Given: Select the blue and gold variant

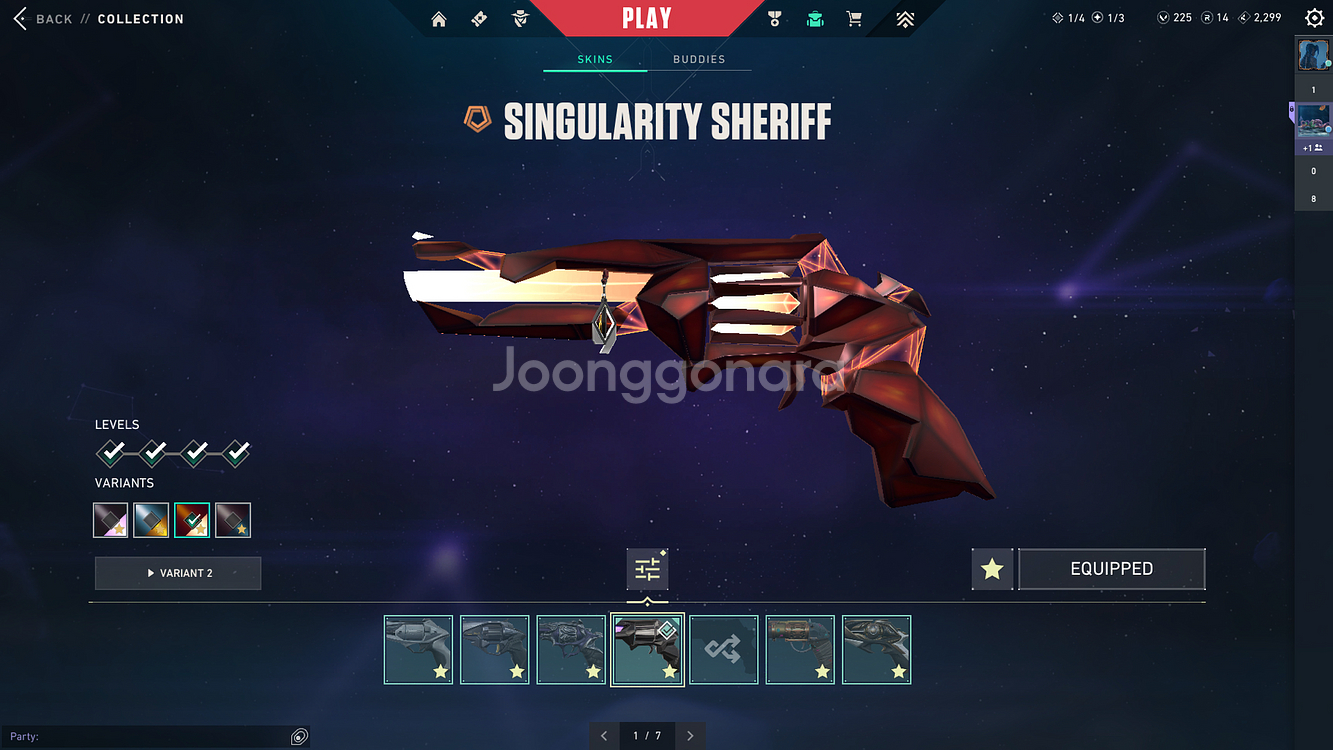Looking at the screenshot, I should point(152,520).
